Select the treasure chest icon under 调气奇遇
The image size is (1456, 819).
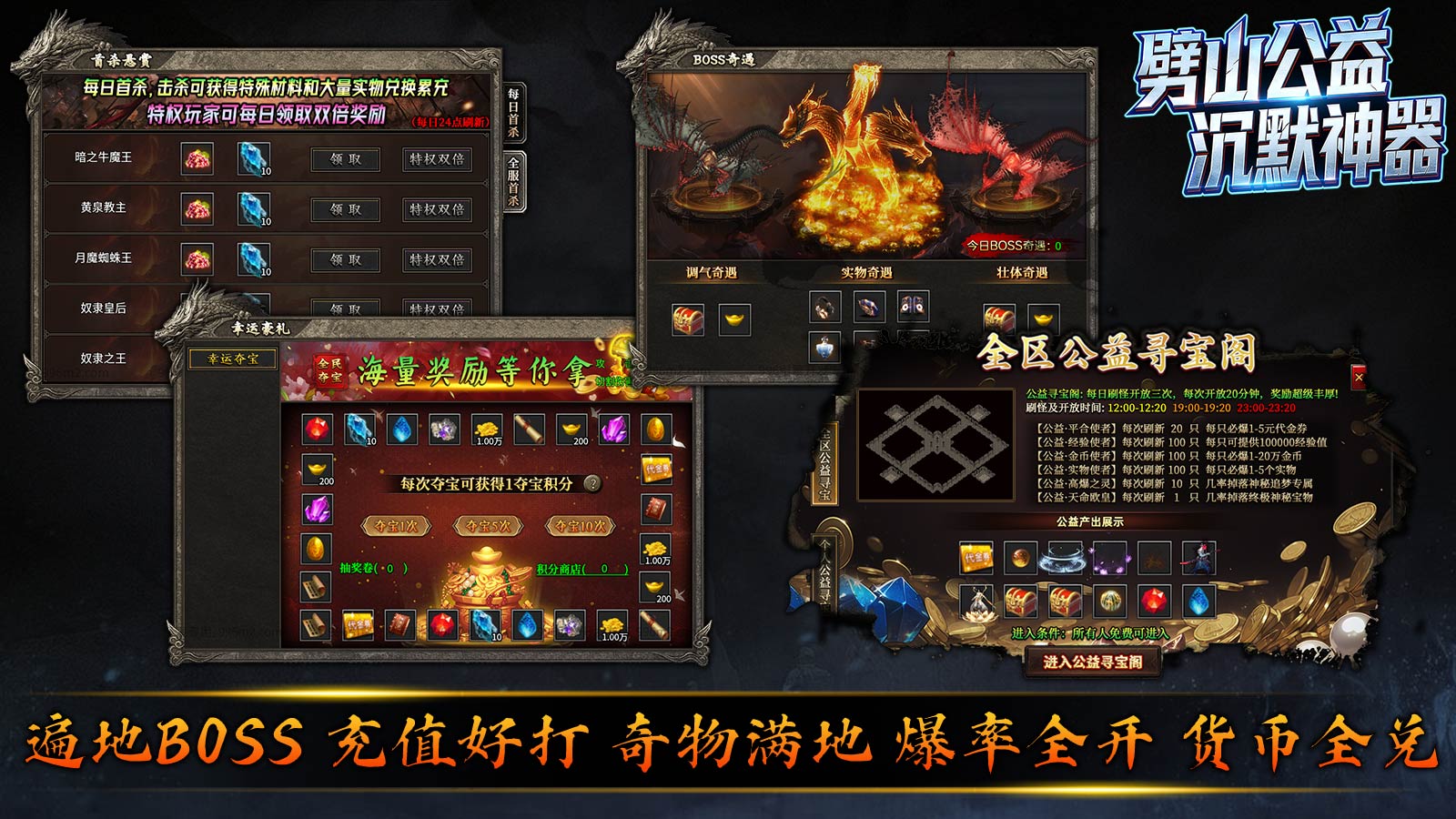pyautogui.click(x=688, y=318)
